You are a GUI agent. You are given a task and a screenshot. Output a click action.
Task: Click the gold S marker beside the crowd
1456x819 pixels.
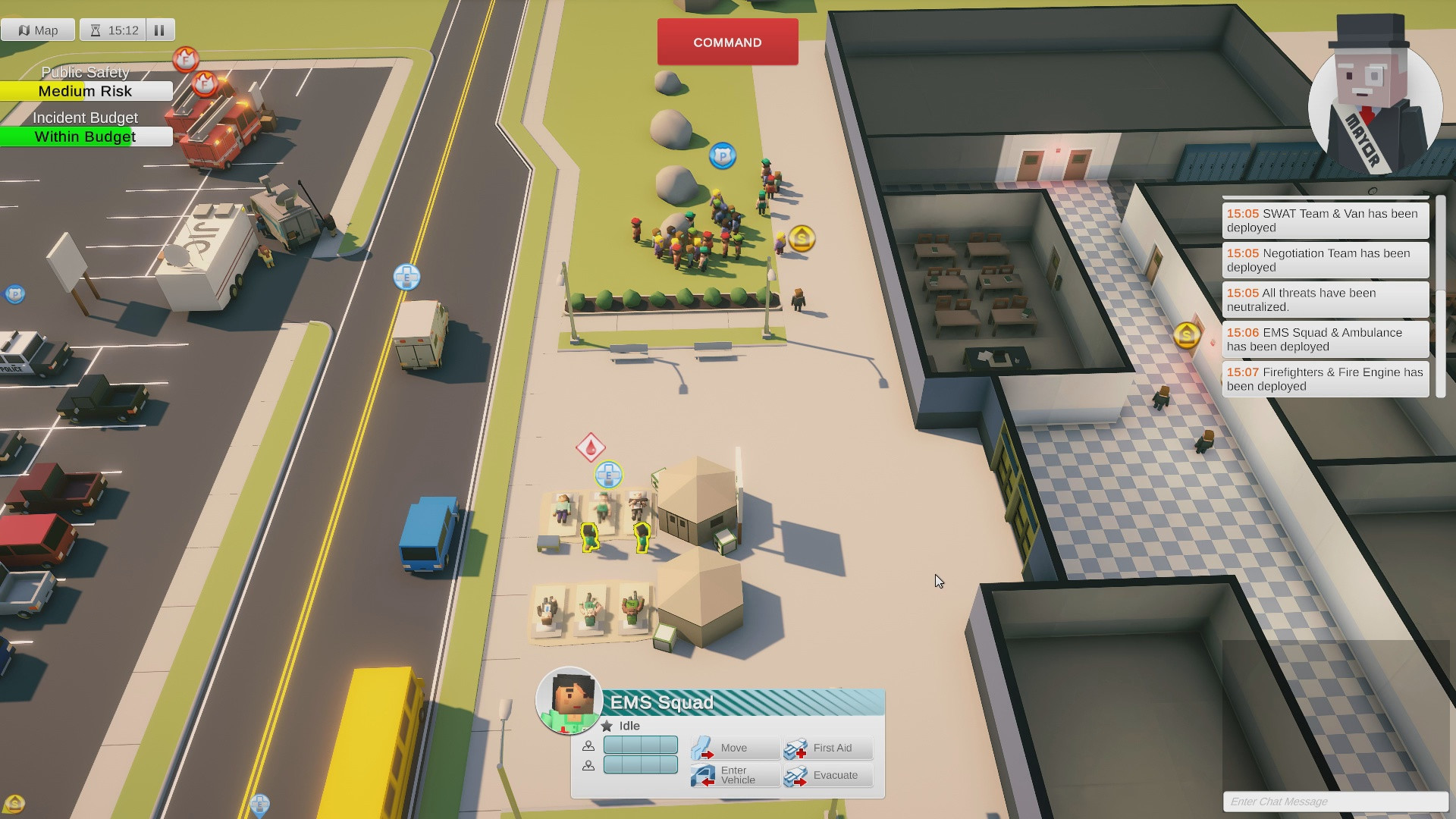[802, 238]
